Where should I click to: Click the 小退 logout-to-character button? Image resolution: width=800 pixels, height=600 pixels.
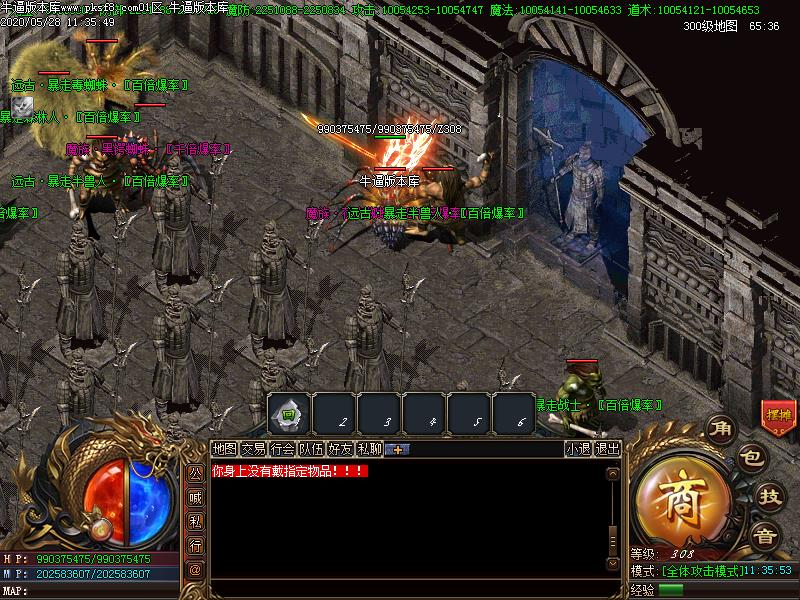(x=578, y=449)
